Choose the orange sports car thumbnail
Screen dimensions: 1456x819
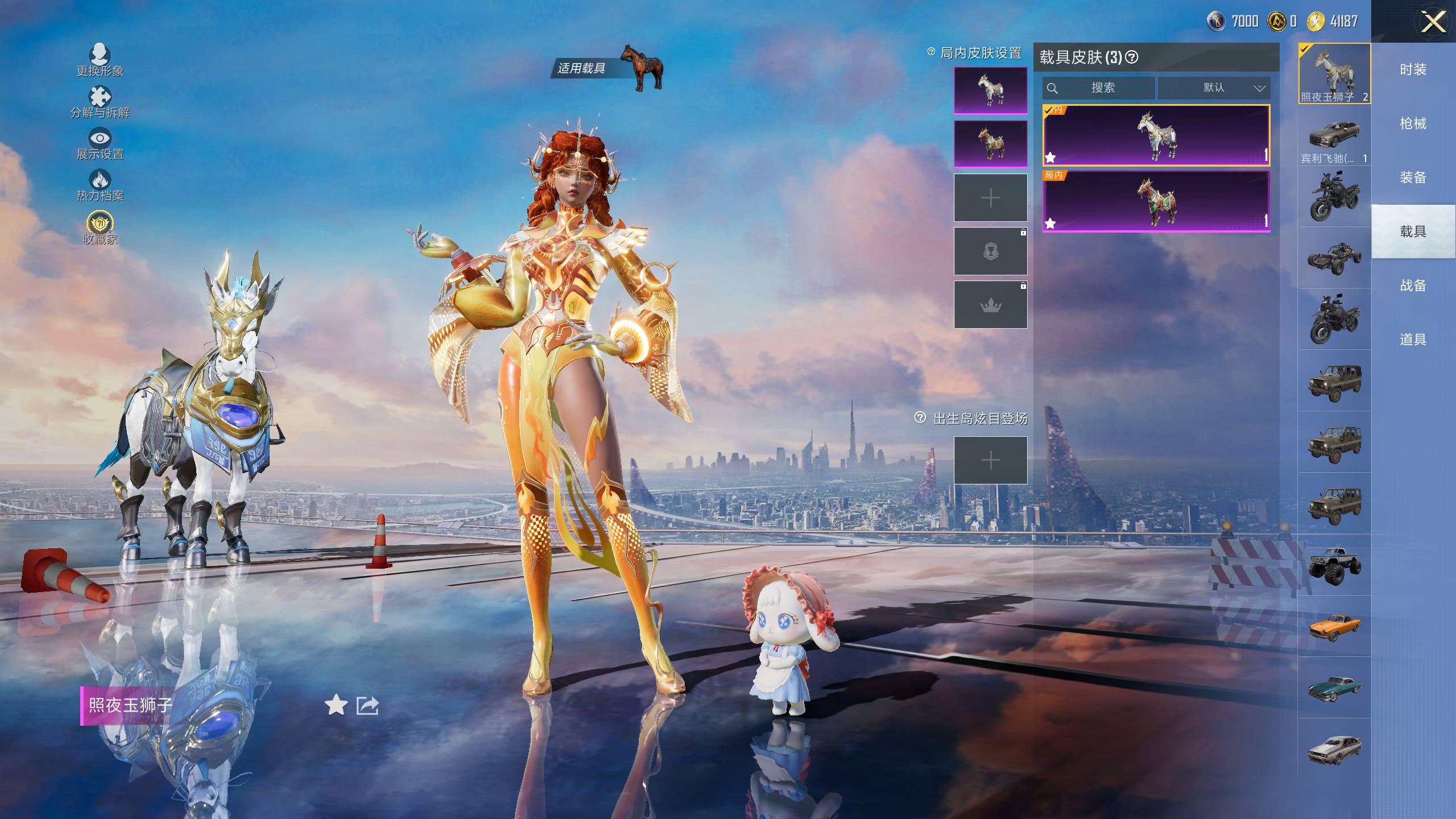pyautogui.click(x=1334, y=626)
